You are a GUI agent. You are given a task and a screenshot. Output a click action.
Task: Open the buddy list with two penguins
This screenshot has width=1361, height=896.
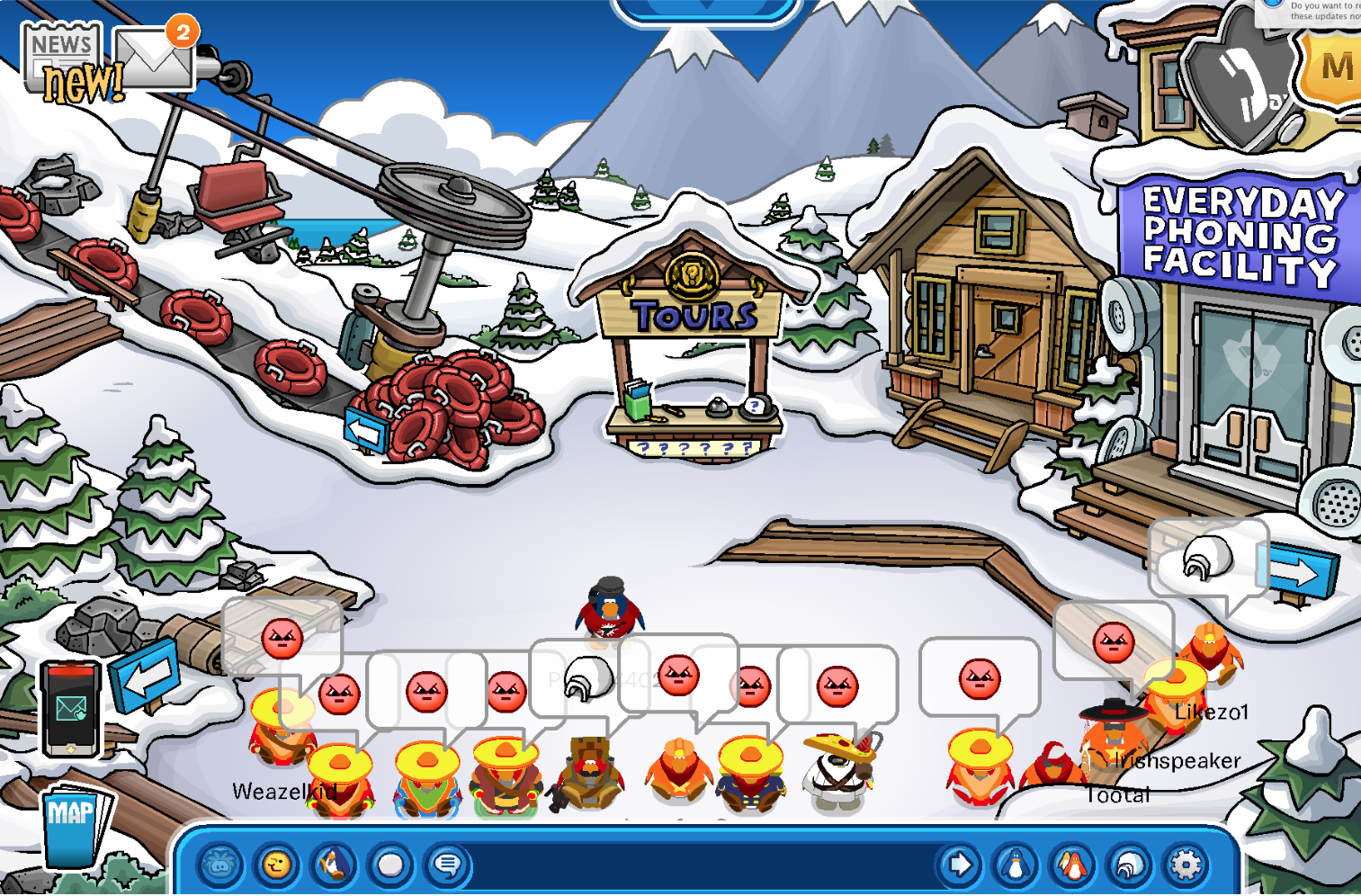coord(1072,865)
